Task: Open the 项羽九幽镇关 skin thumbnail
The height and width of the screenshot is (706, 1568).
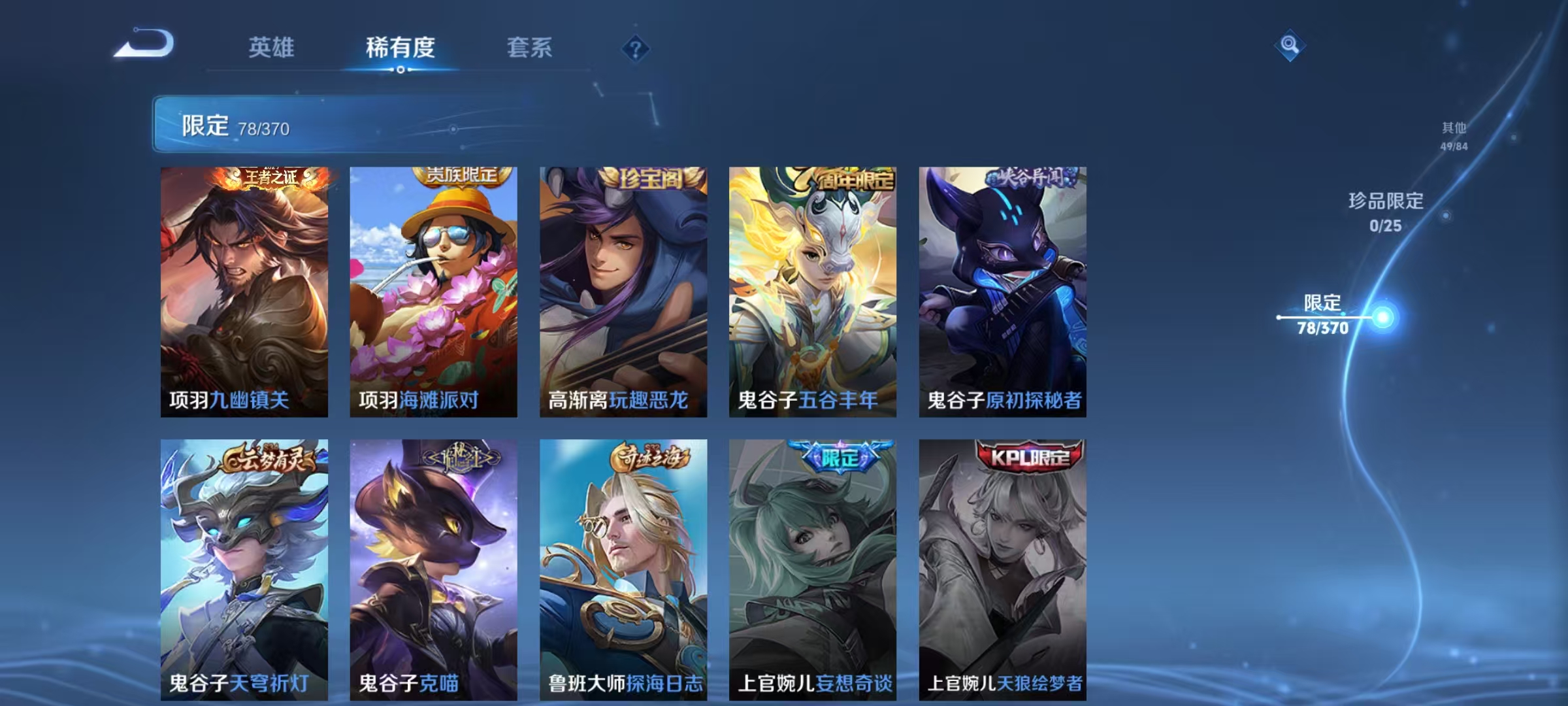Action: [x=245, y=294]
